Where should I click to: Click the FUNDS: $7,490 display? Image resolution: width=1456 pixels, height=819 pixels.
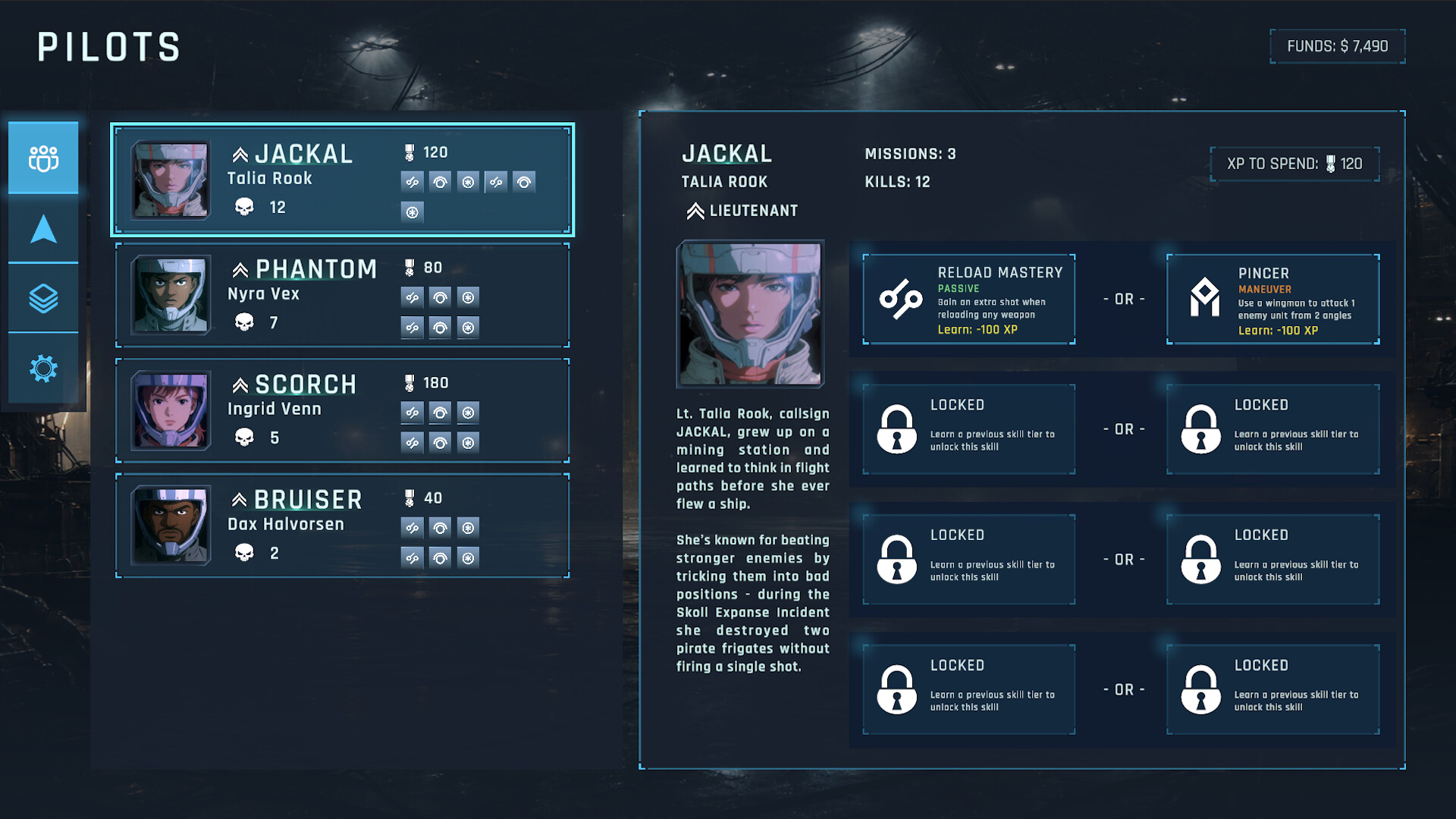pyautogui.click(x=1337, y=45)
